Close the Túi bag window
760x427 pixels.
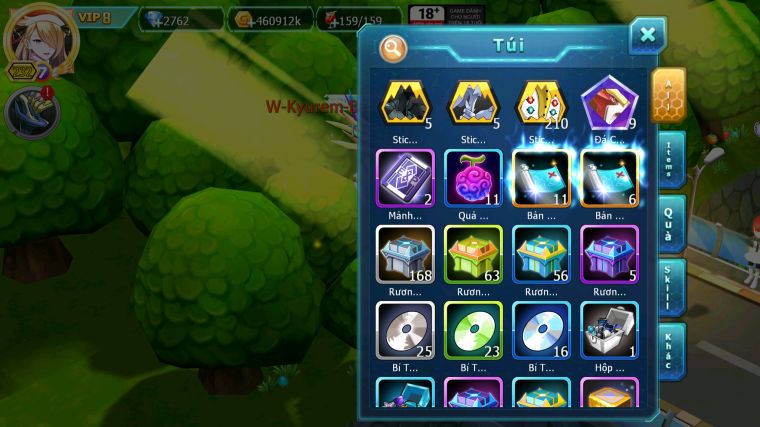[x=647, y=36]
